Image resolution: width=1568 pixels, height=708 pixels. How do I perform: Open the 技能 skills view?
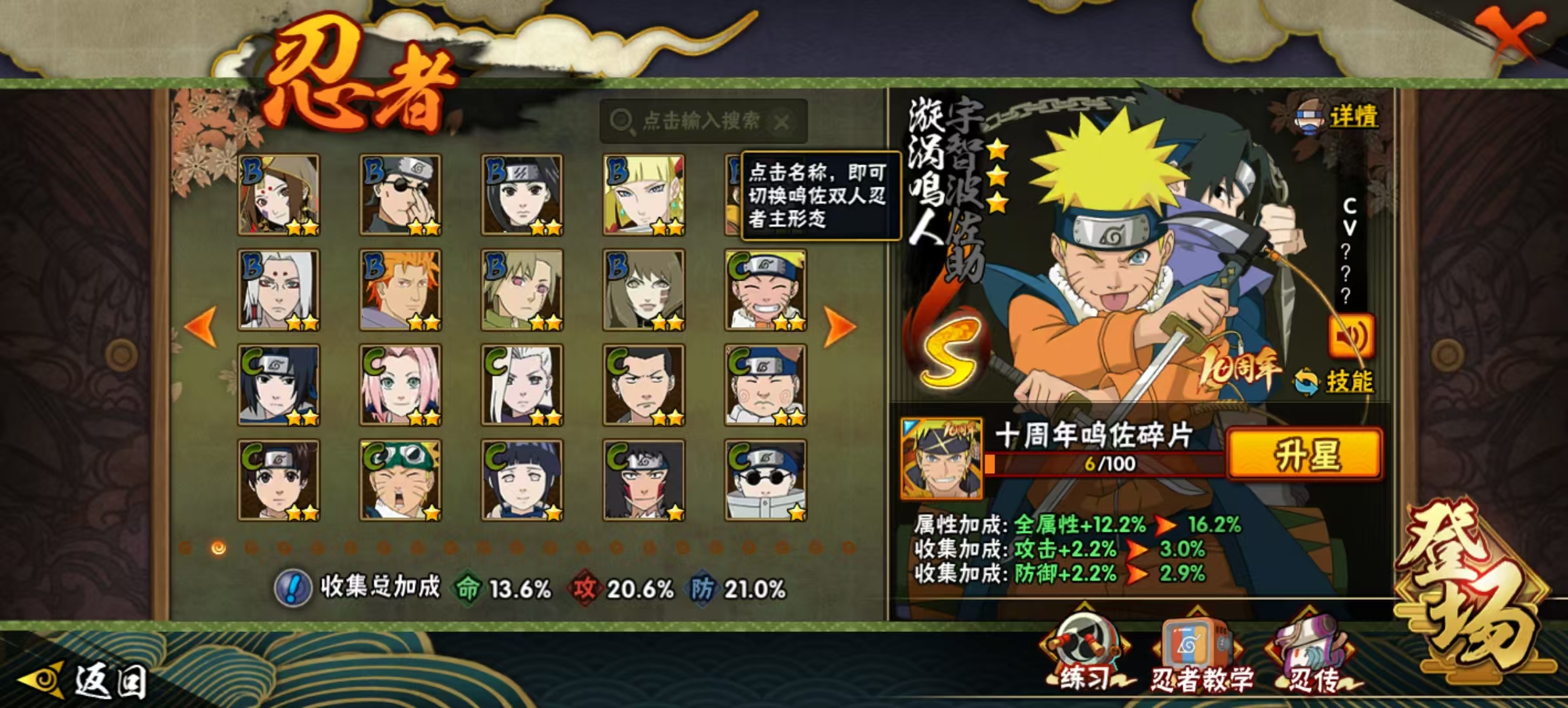pyautogui.click(x=1335, y=382)
